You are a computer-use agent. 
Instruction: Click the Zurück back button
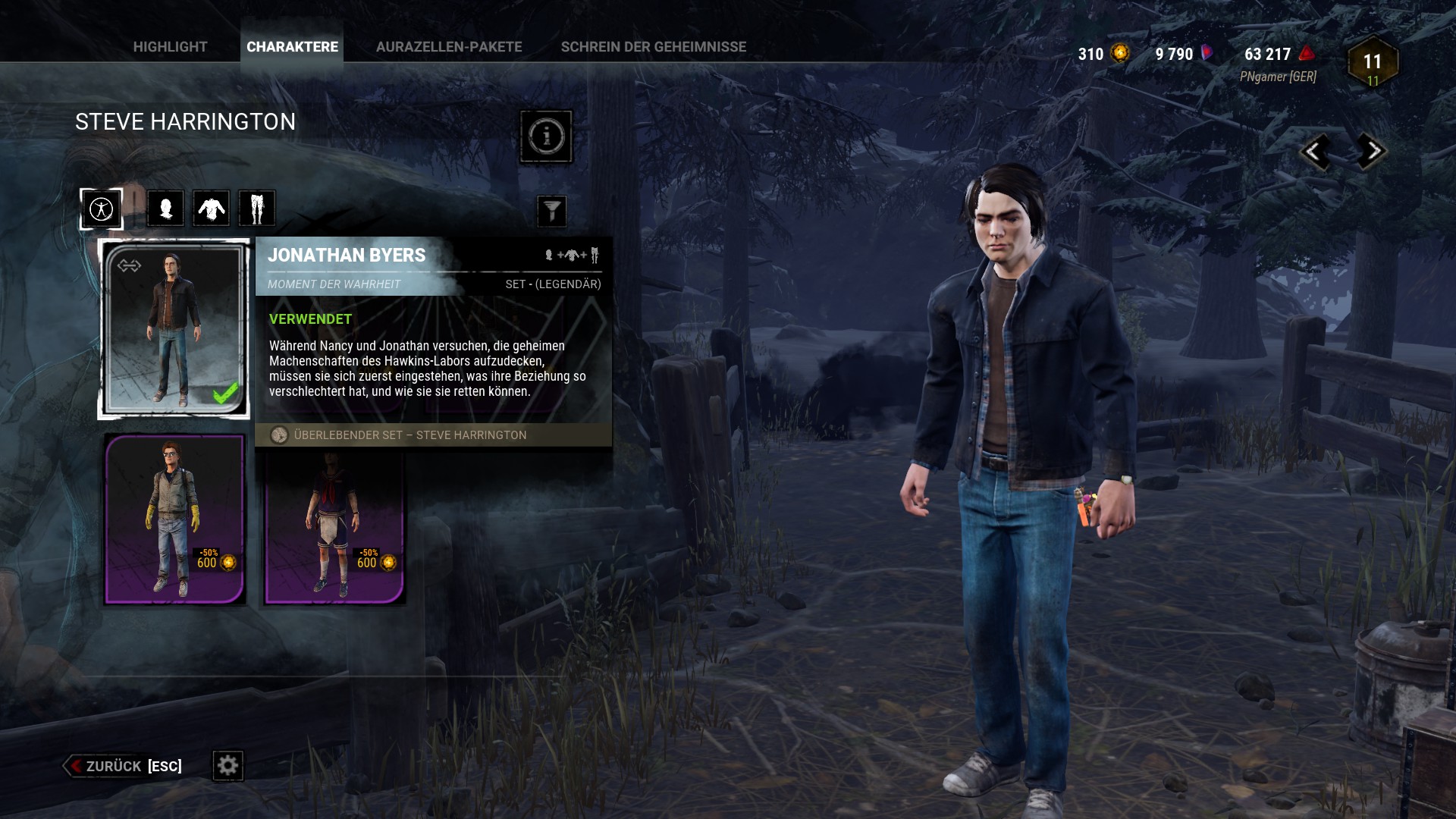(x=123, y=766)
